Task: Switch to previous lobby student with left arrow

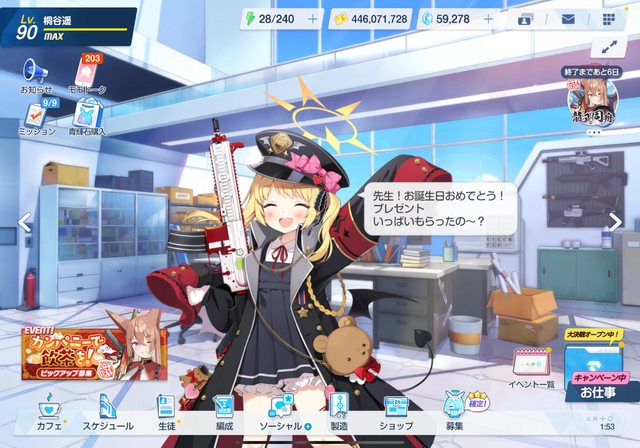Action: point(25,222)
